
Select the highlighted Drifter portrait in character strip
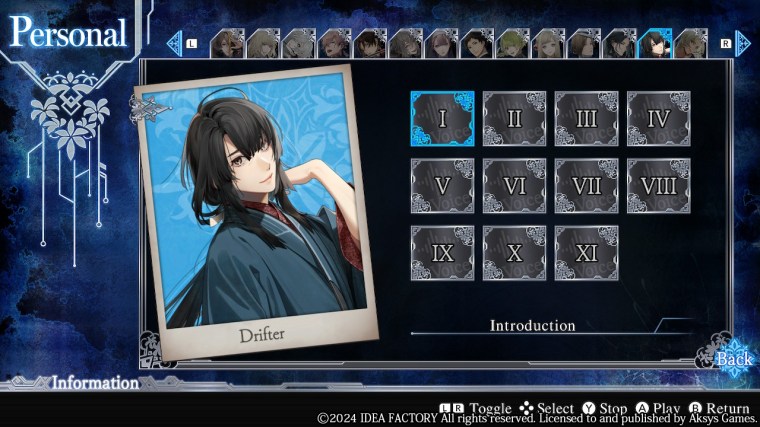click(x=654, y=43)
